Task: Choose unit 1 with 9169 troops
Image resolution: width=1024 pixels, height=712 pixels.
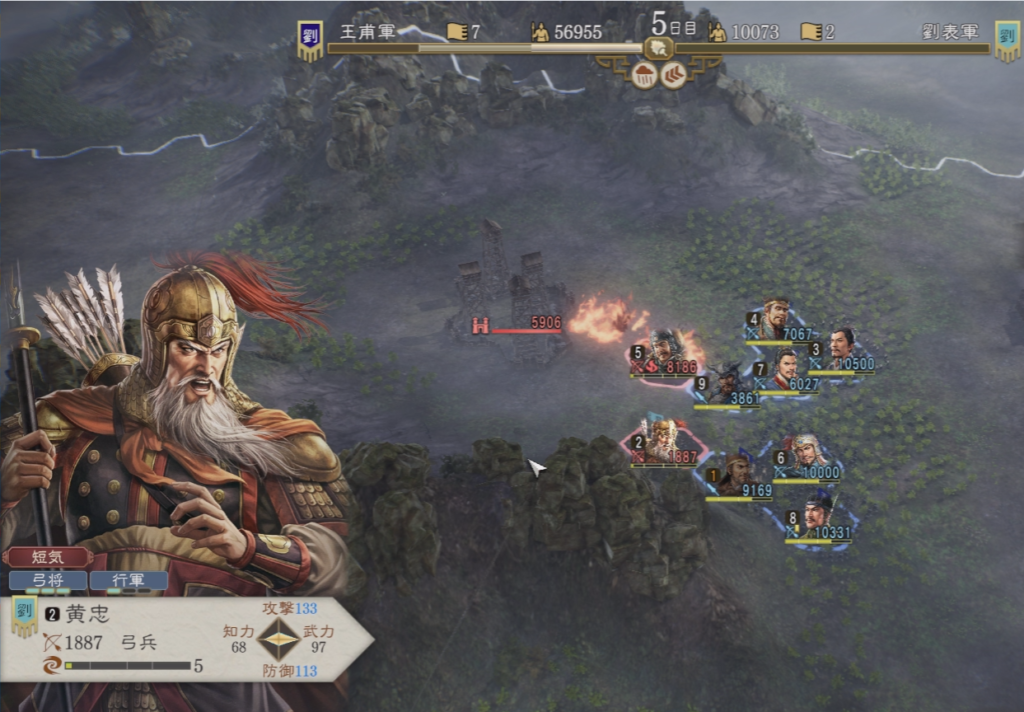Action: click(738, 474)
